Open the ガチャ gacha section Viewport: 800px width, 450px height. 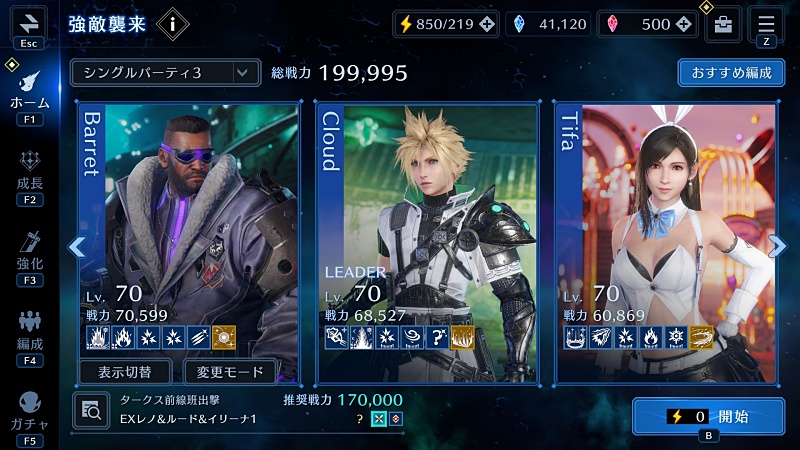[29, 413]
